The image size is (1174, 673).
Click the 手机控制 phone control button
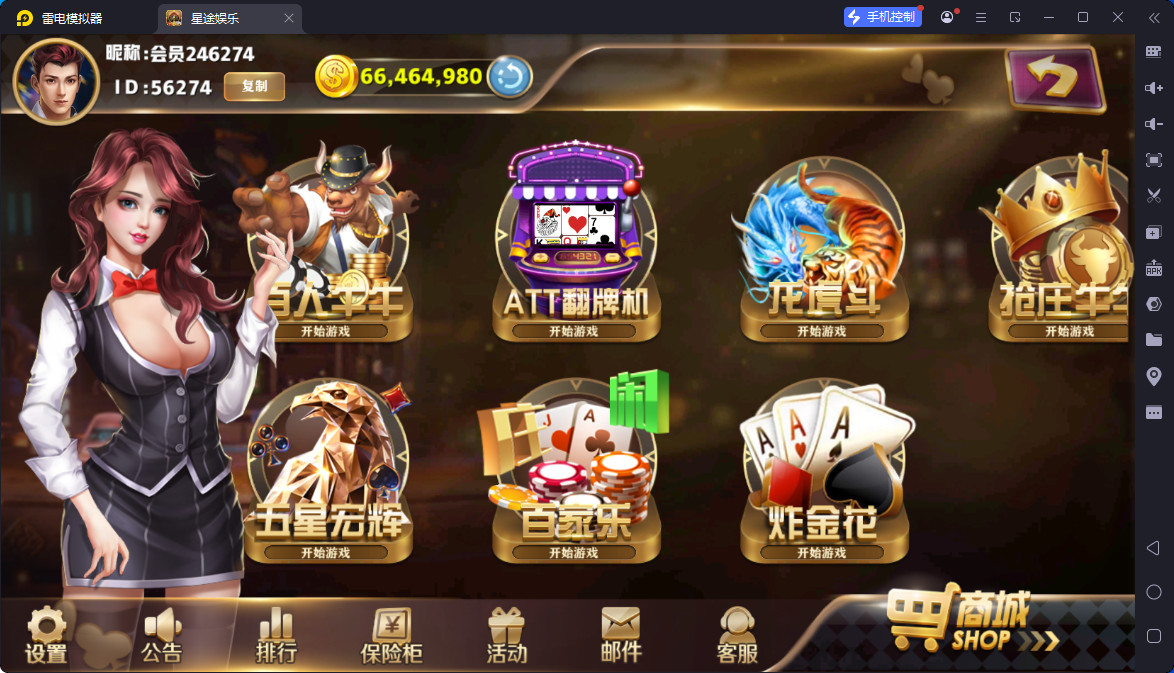[x=881, y=17]
